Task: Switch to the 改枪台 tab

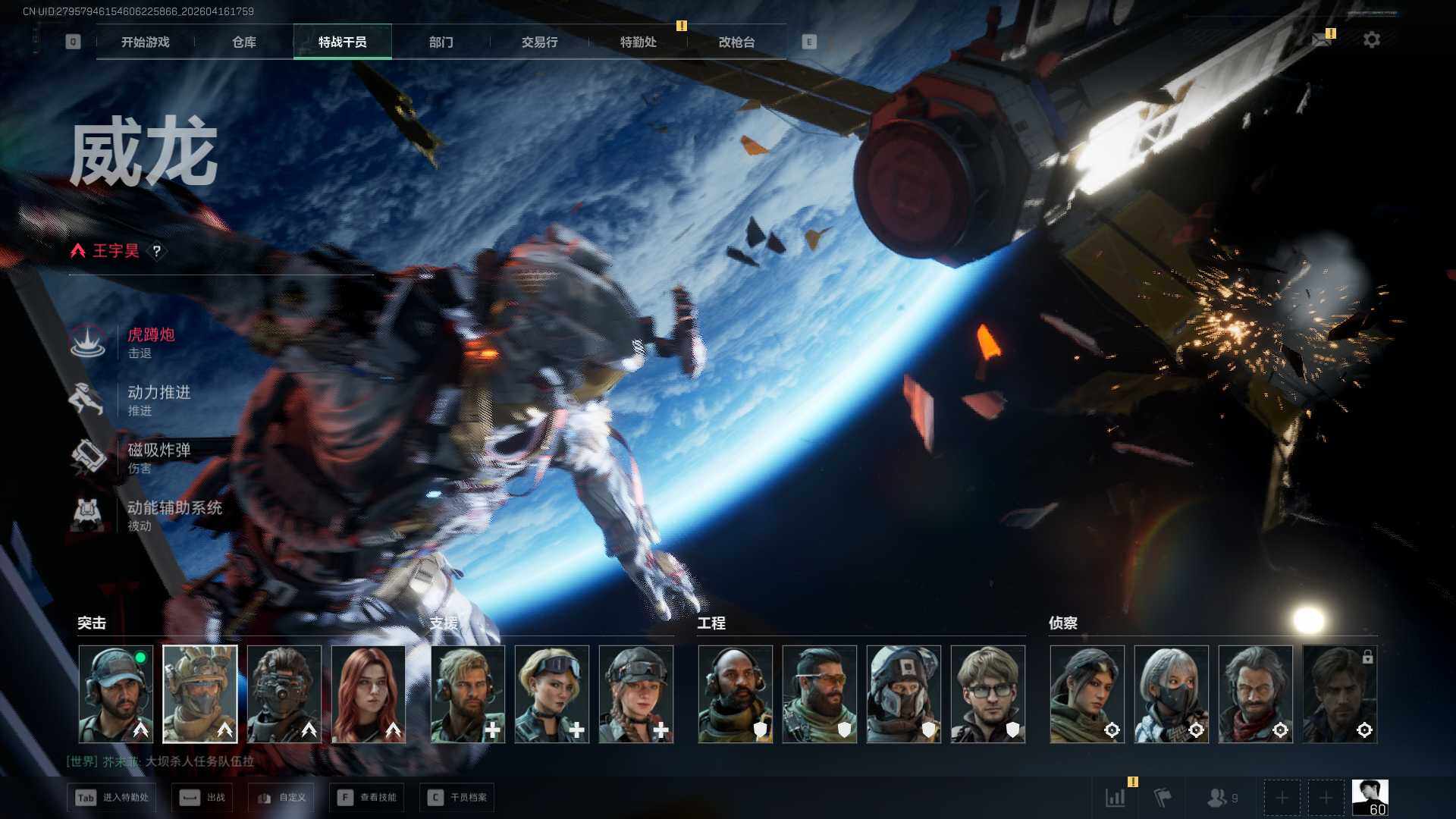Action: tap(736, 42)
